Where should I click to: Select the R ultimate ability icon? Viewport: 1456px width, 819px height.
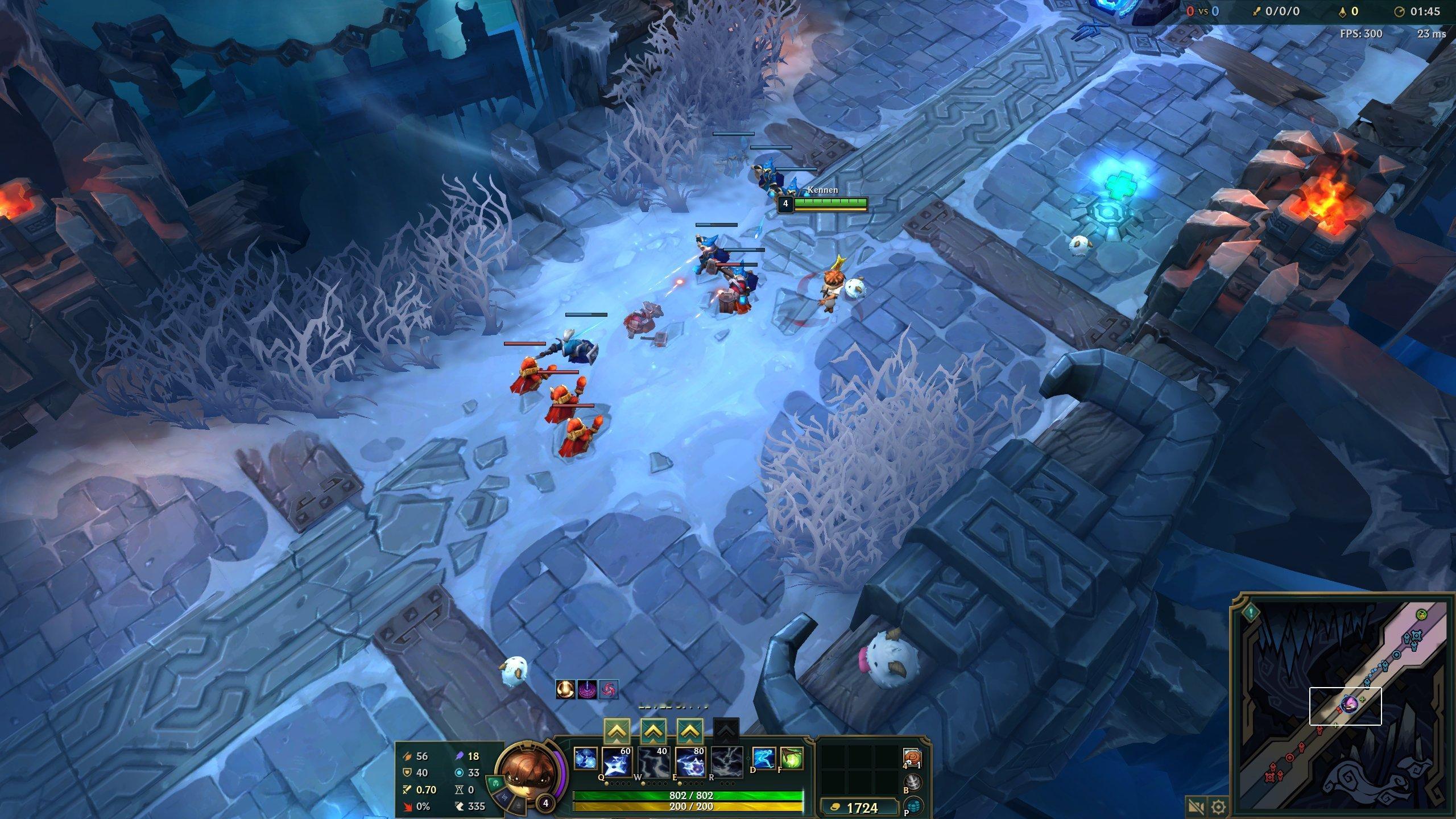pos(726,762)
